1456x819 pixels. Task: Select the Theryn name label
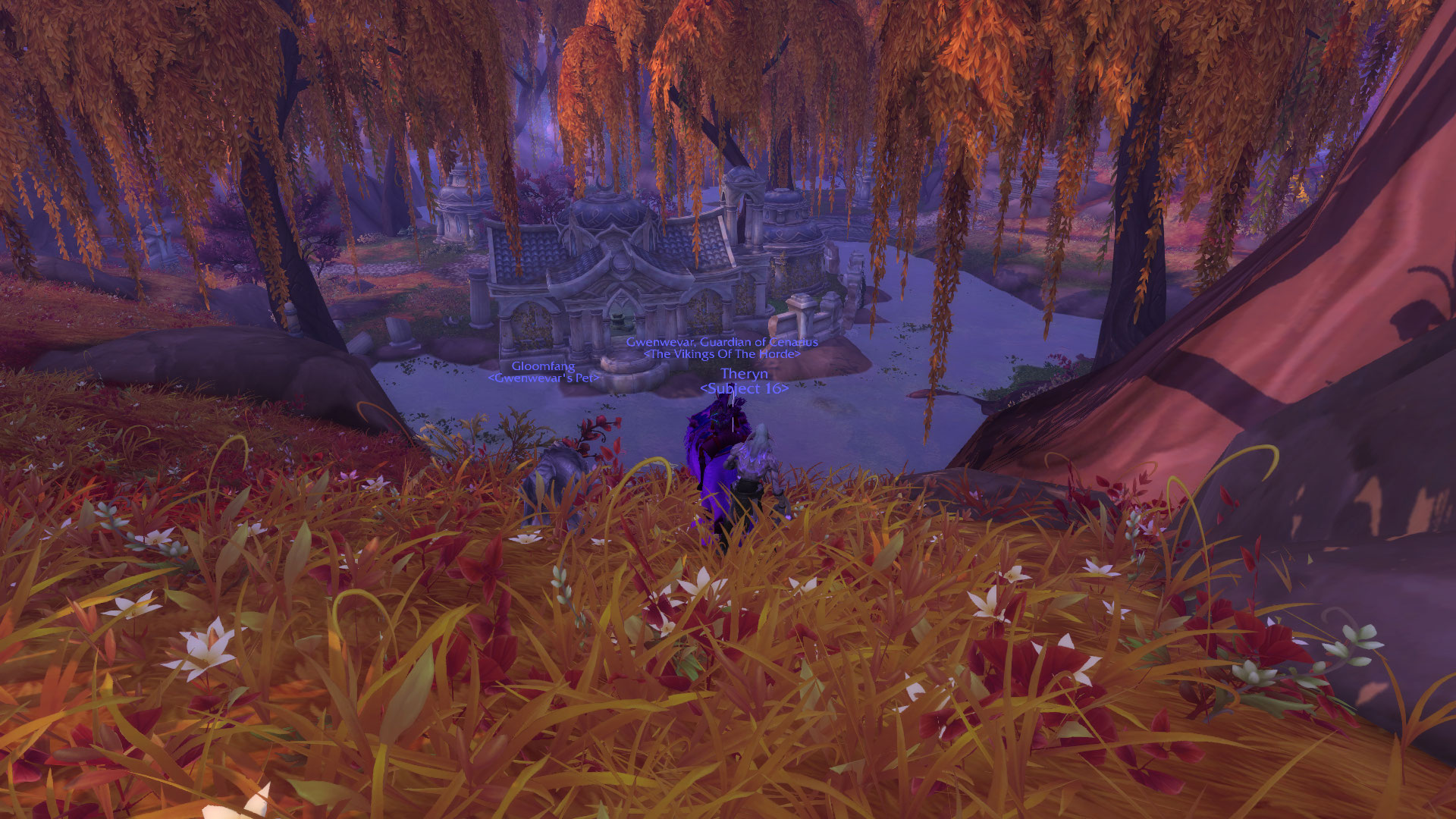pyautogui.click(x=744, y=374)
